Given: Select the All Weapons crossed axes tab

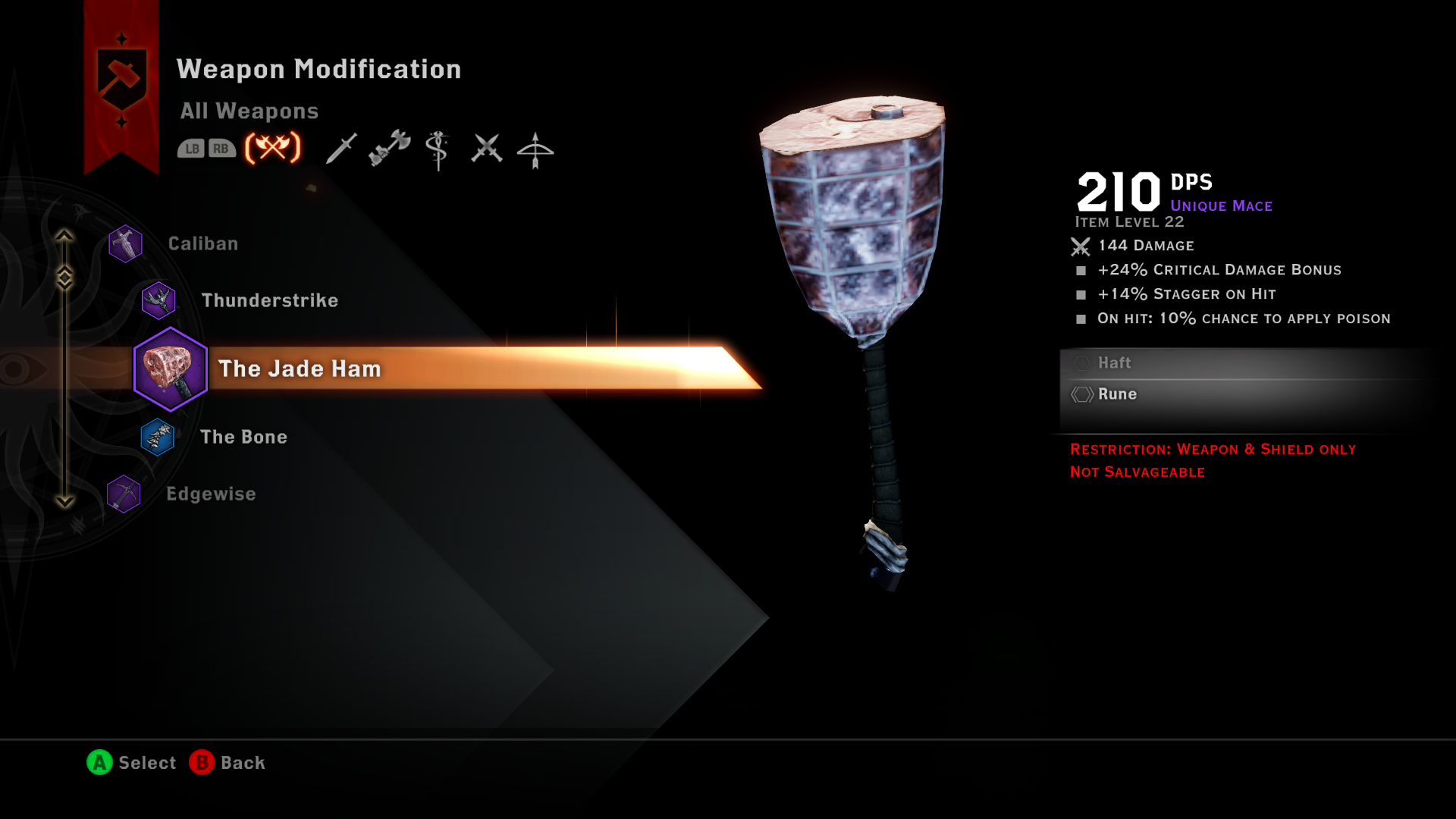Looking at the screenshot, I should [x=273, y=148].
